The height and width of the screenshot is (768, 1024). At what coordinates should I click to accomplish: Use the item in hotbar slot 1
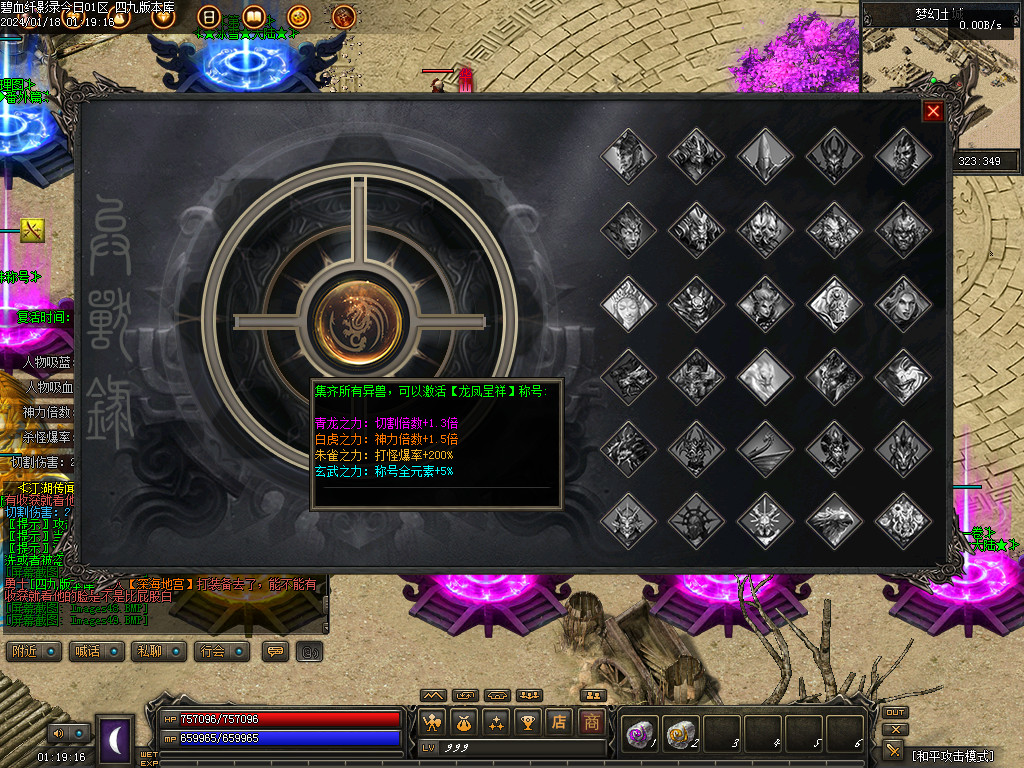click(638, 734)
